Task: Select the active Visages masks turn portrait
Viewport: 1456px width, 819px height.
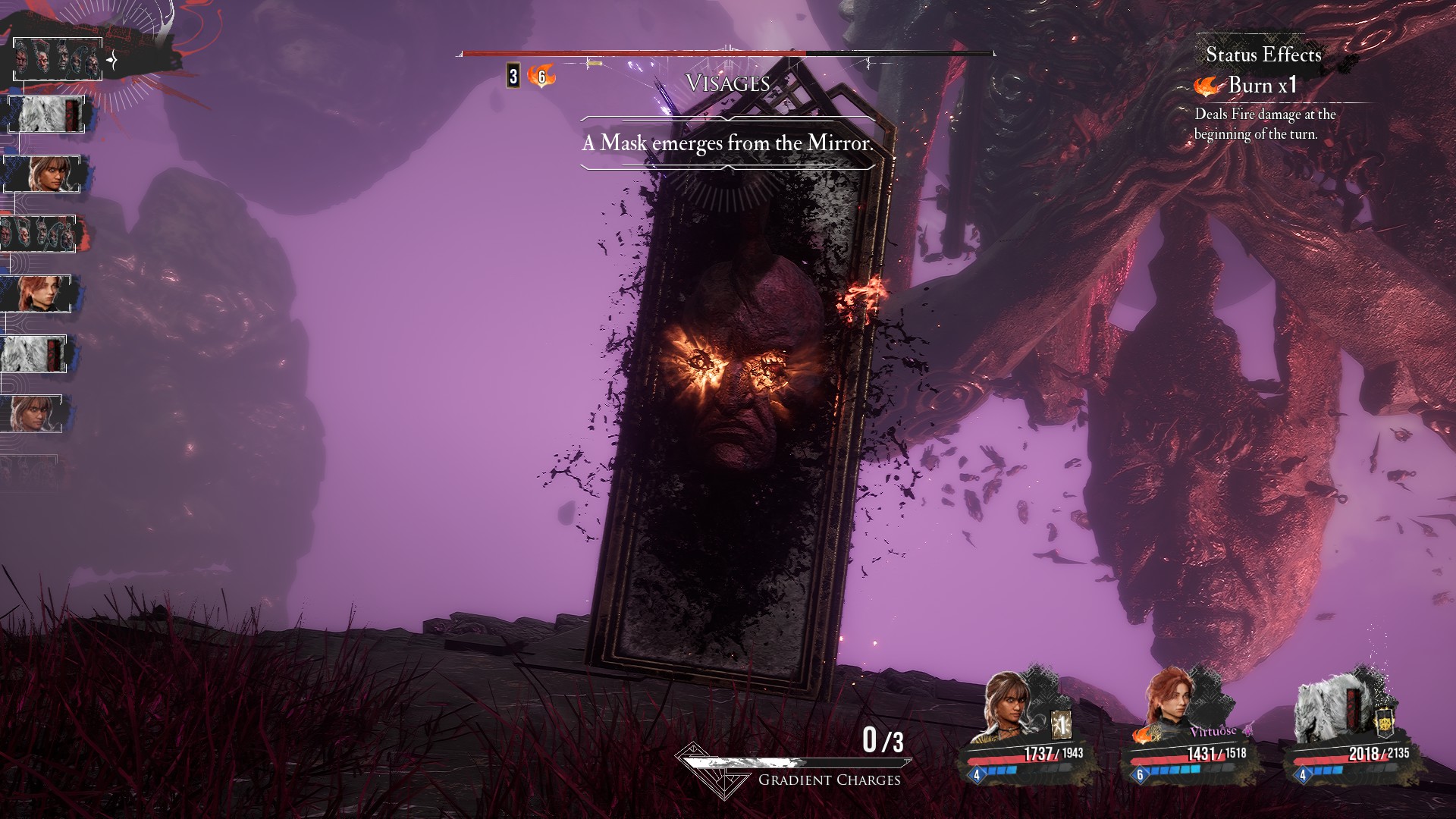Action: point(58,60)
